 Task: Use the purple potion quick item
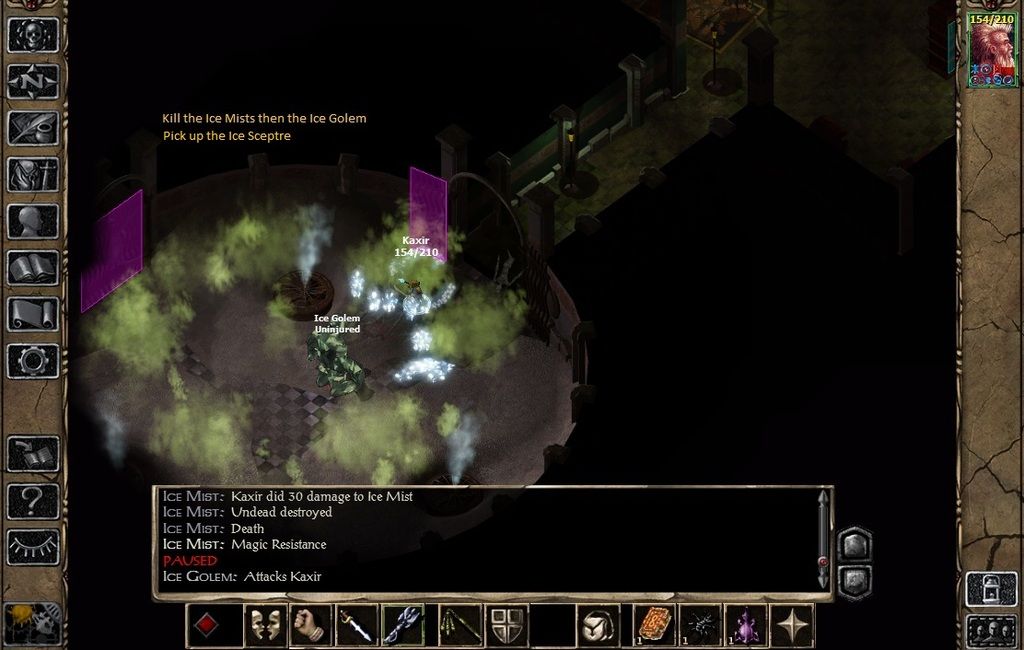pyautogui.click(x=745, y=625)
